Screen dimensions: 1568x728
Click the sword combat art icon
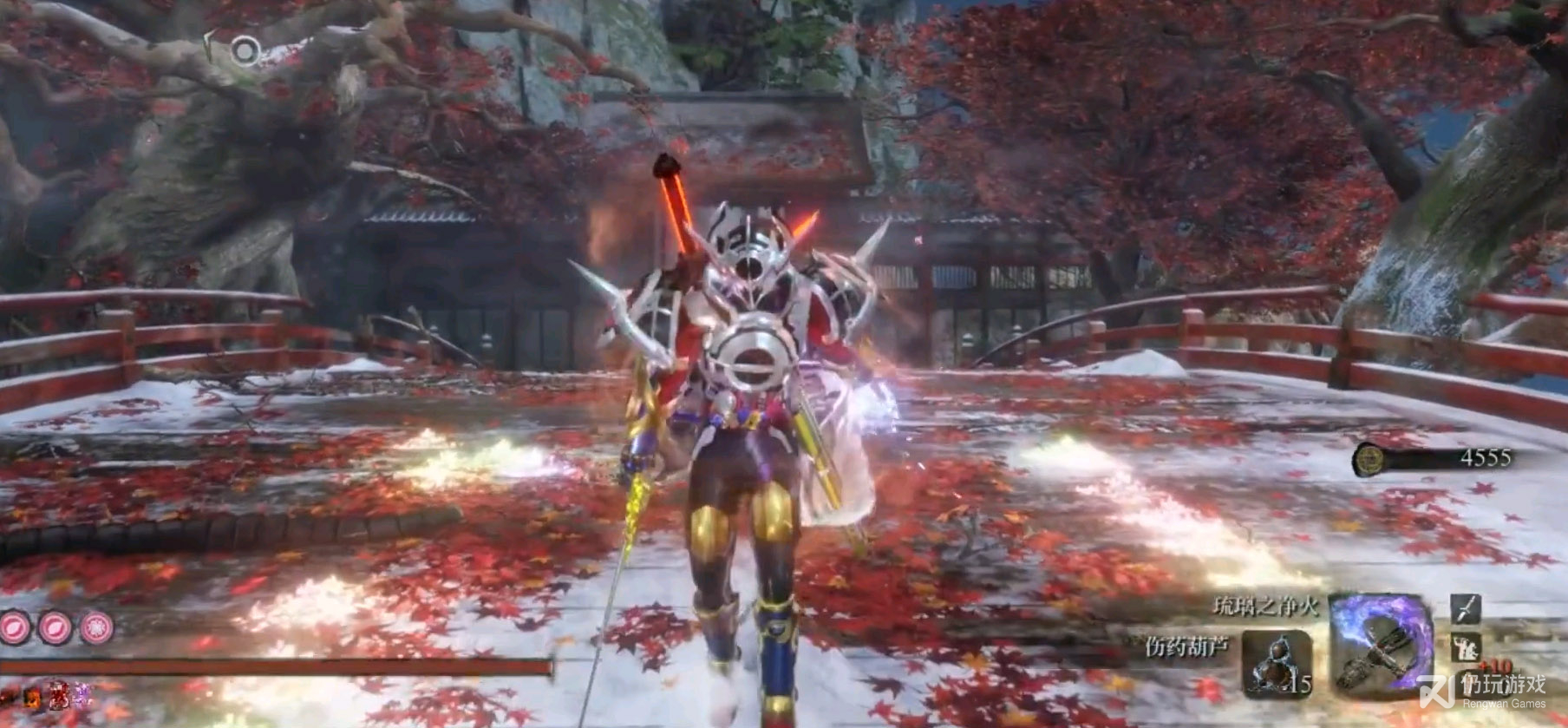(x=1466, y=608)
